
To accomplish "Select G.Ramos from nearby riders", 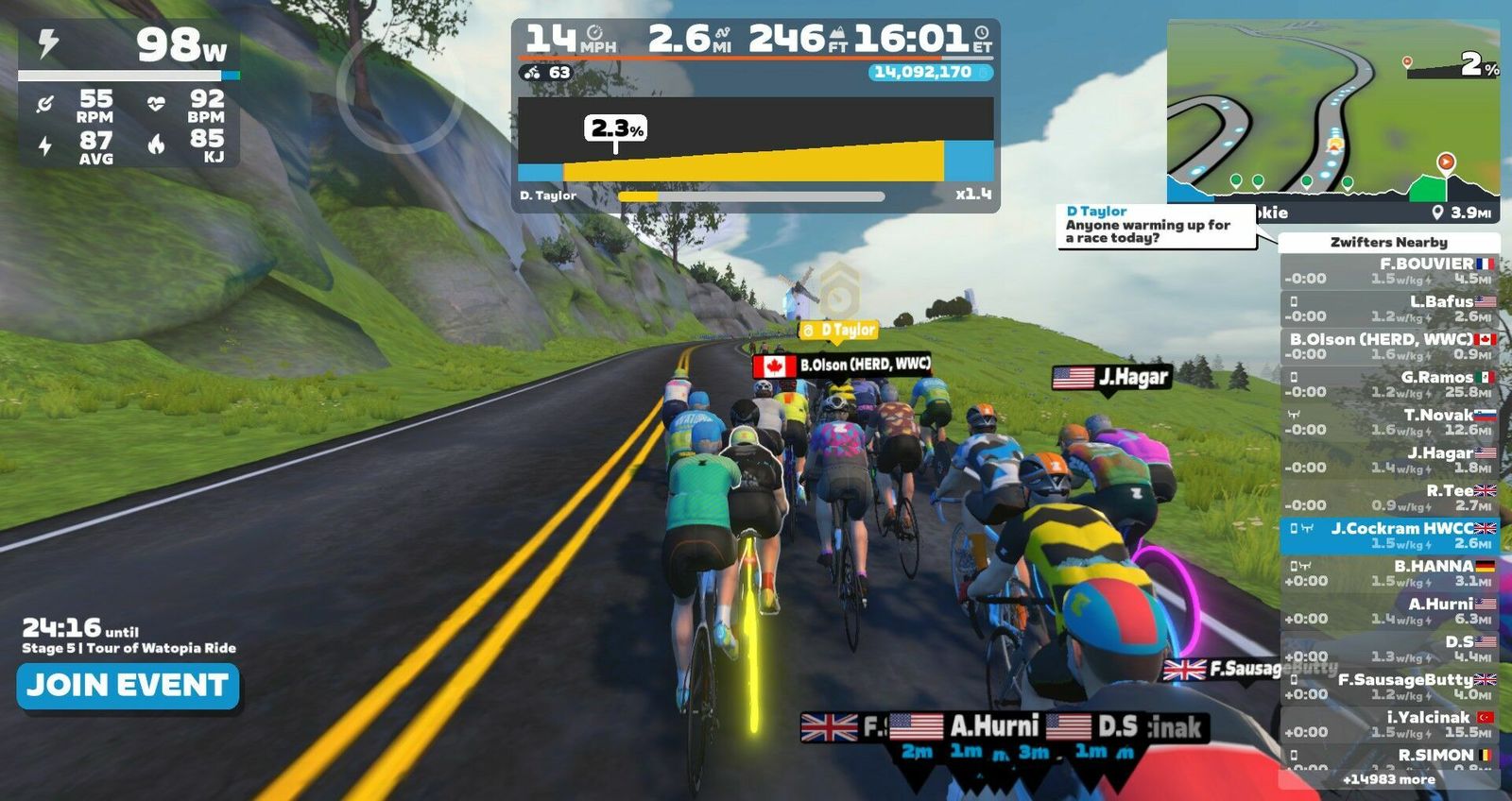I will (1389, 384).
